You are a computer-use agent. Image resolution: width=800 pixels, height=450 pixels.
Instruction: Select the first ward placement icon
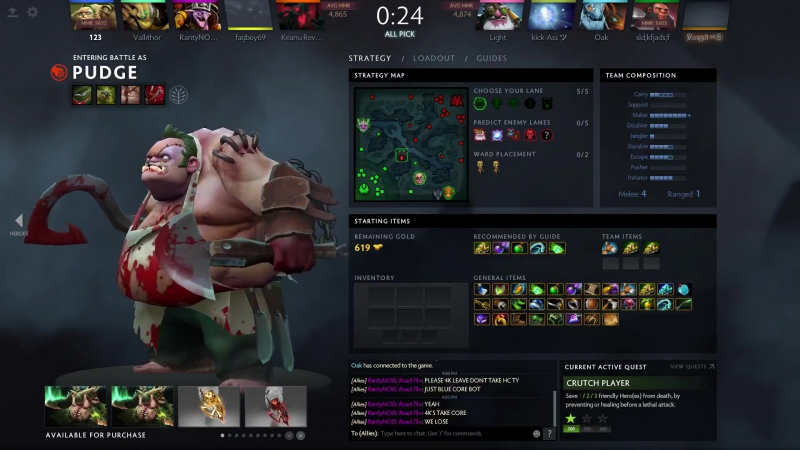coord(480,166)
